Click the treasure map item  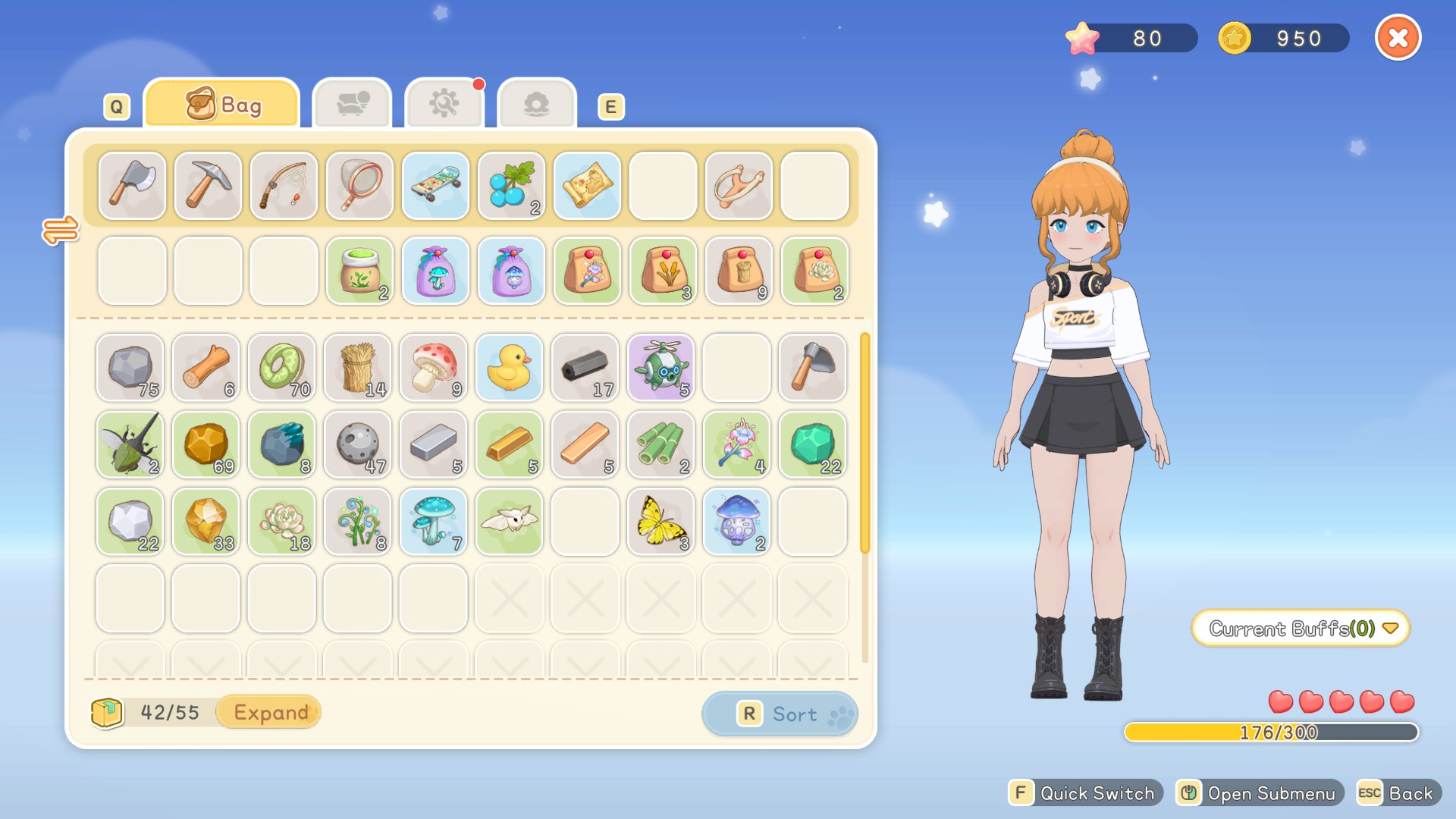587,186
